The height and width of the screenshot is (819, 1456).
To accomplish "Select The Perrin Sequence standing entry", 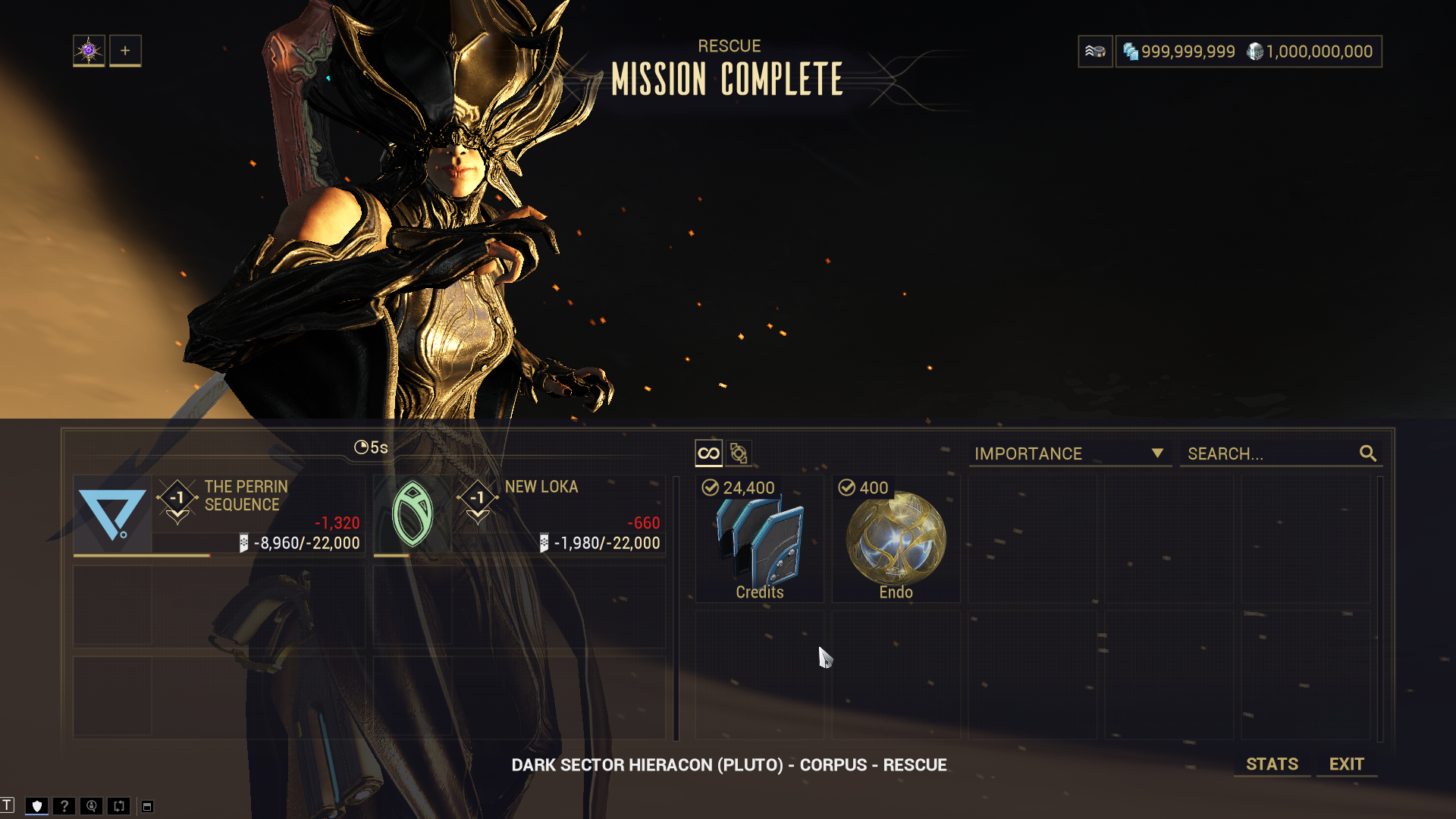I will click(219, 516).
